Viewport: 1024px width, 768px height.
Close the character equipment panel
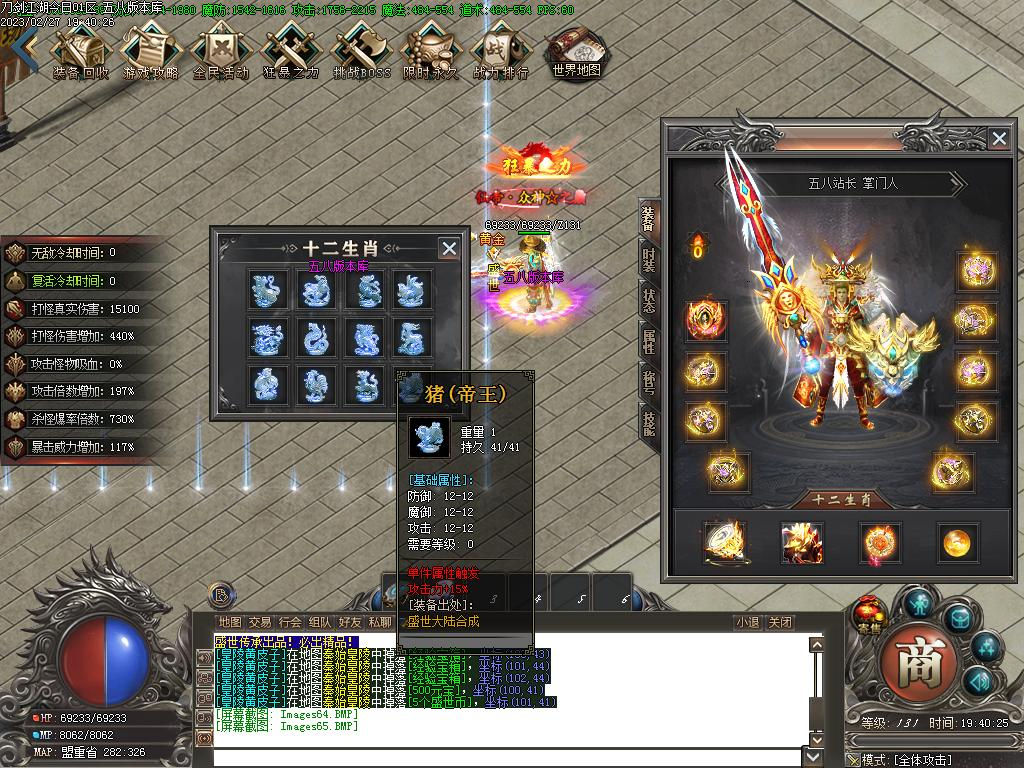tap(998, 138)
